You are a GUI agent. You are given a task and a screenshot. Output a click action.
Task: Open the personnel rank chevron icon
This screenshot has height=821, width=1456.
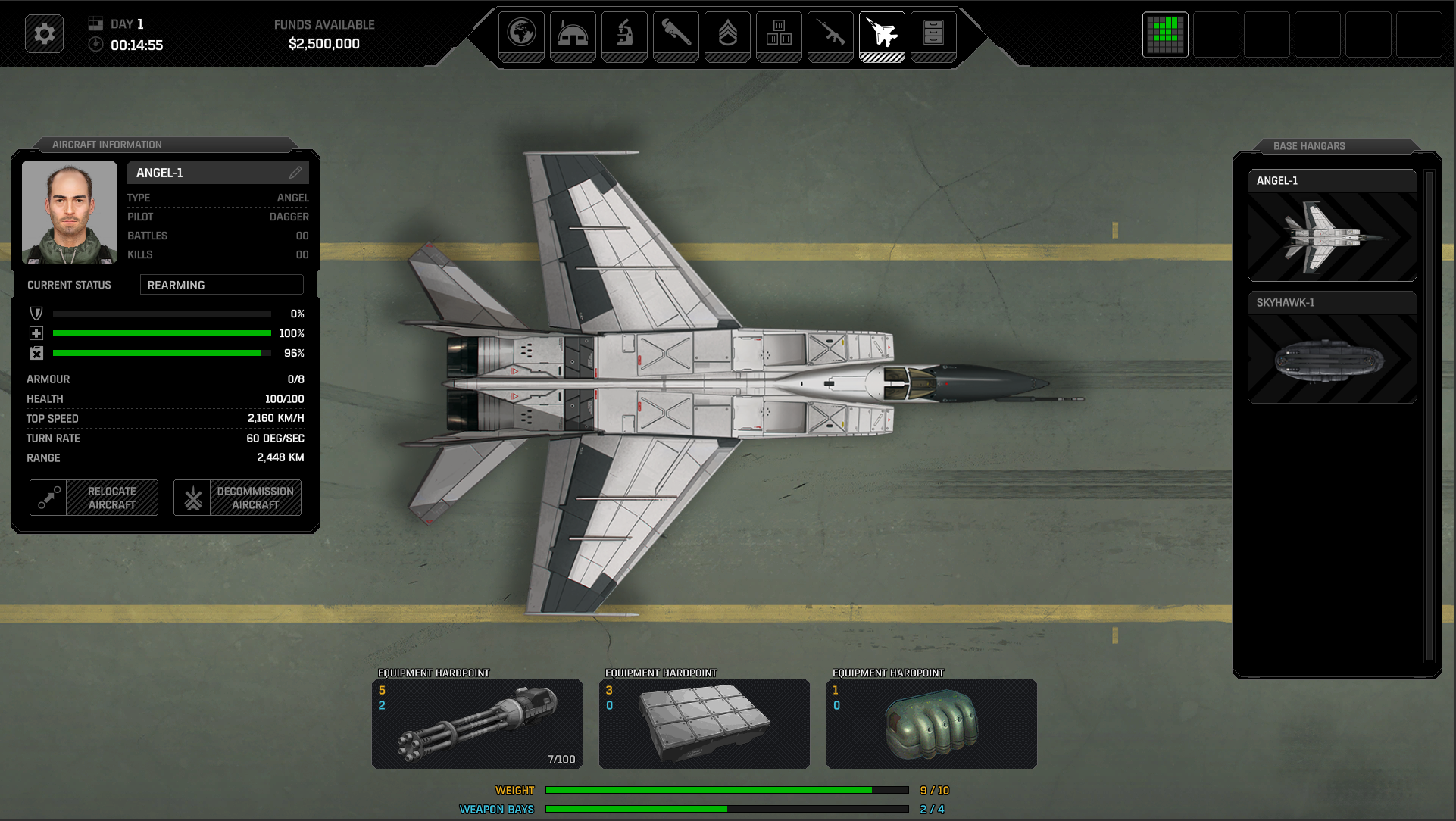coord(727,35)
